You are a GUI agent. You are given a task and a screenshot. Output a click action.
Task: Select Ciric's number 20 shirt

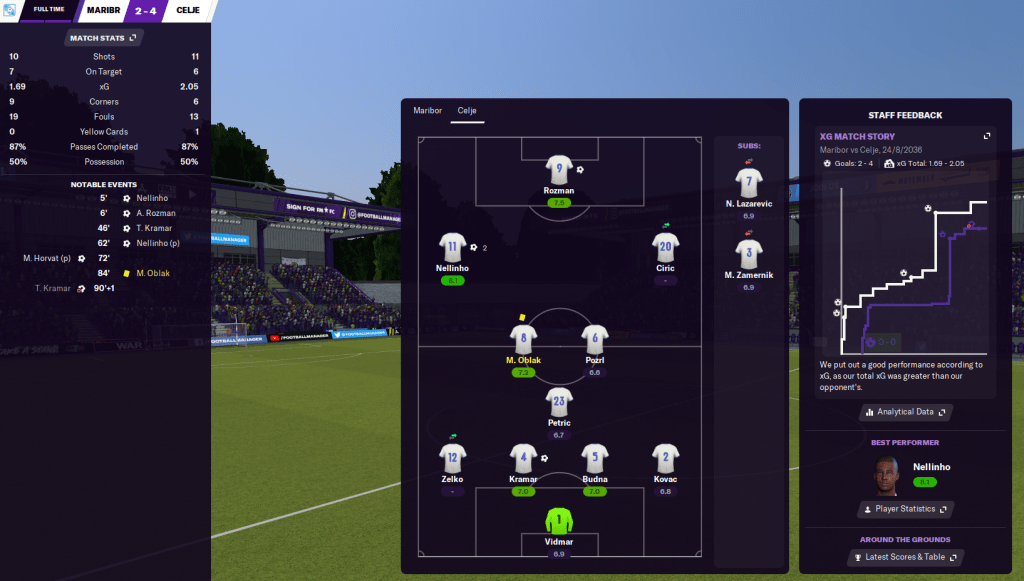(x=665, y=247)
